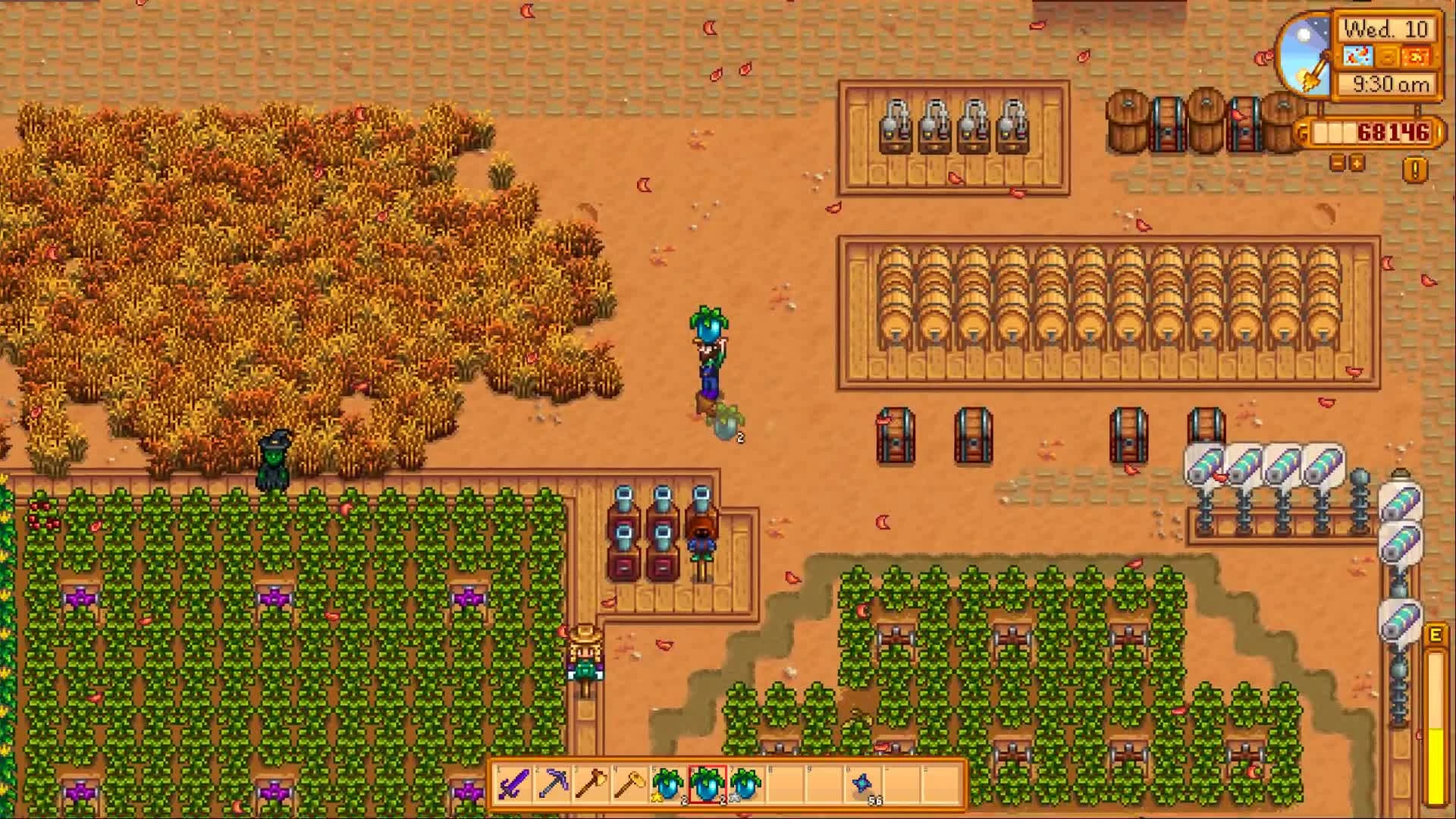1456x819 pixels.
Task: Click the windy weather icon under Wed. 10
Action: coord(1357,55)
